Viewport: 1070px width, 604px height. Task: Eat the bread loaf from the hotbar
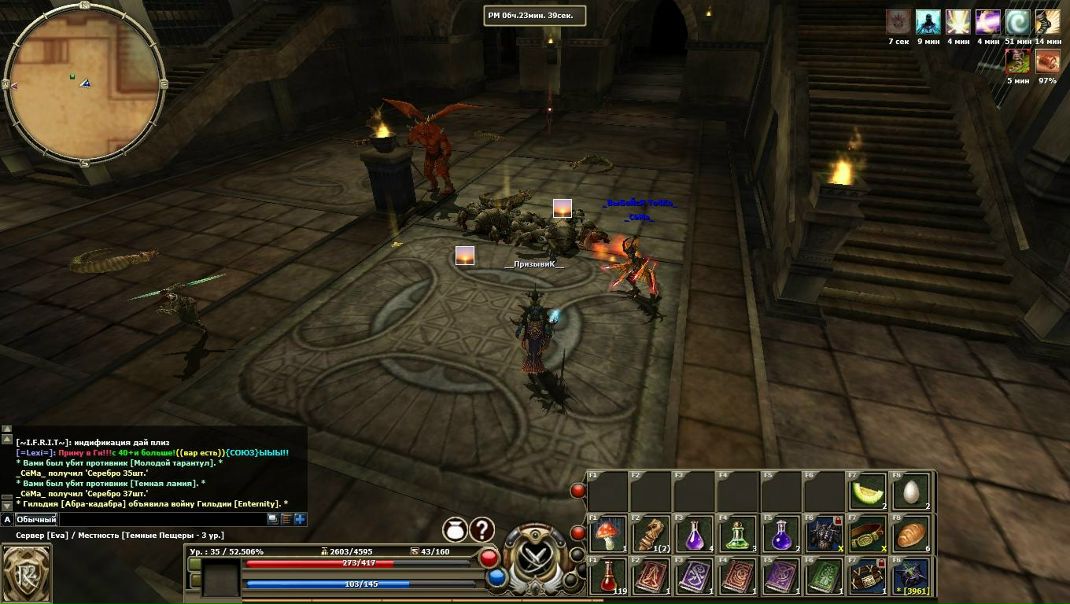[911, 533]
